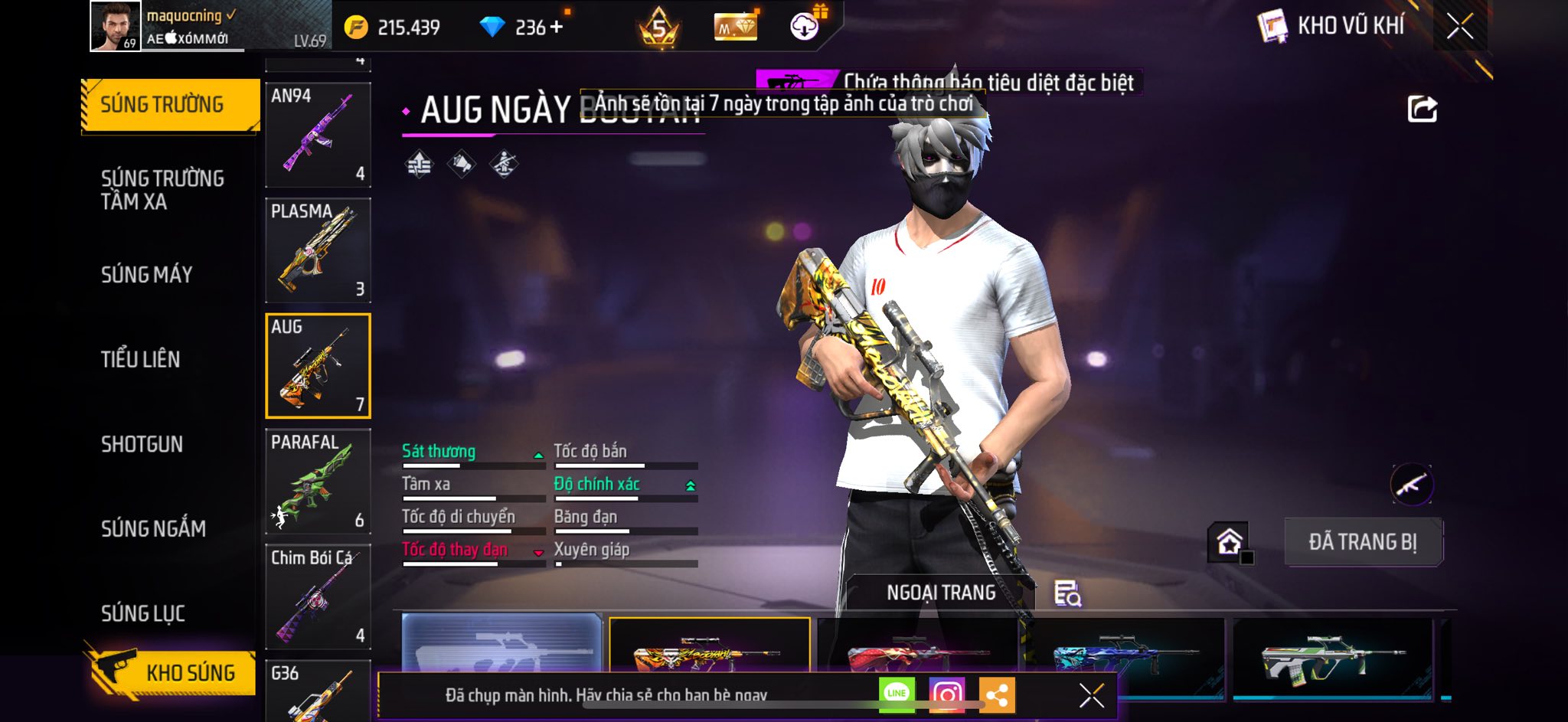The width and height of the screenshot is (1568, 722).
Task: Switch to the SÚNG TRƯỜNG TẦM XA category
Action: [162, 190]
